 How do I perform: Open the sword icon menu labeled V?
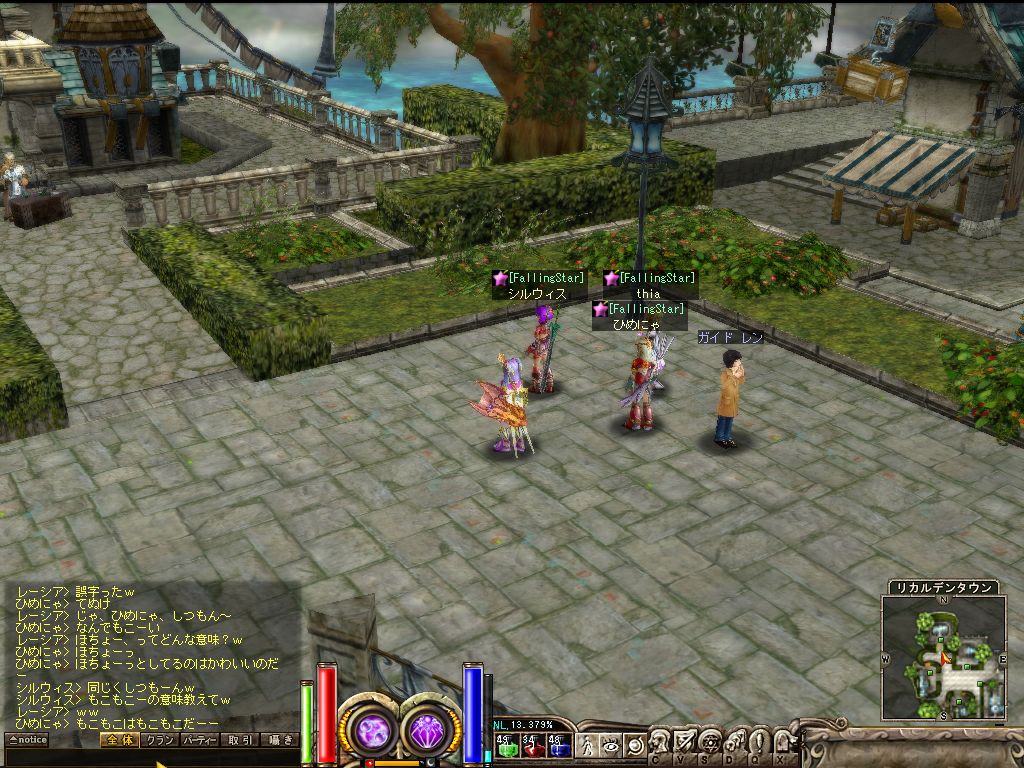click(x=686, y=742)
